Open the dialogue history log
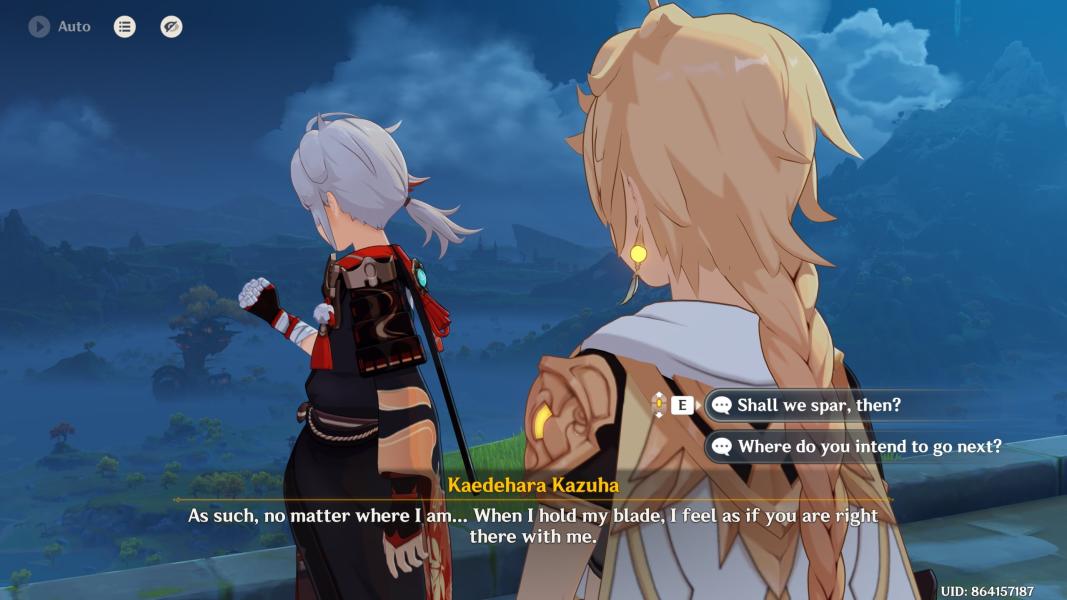The width and height of the screenshot is (1067, 600). 124,27
